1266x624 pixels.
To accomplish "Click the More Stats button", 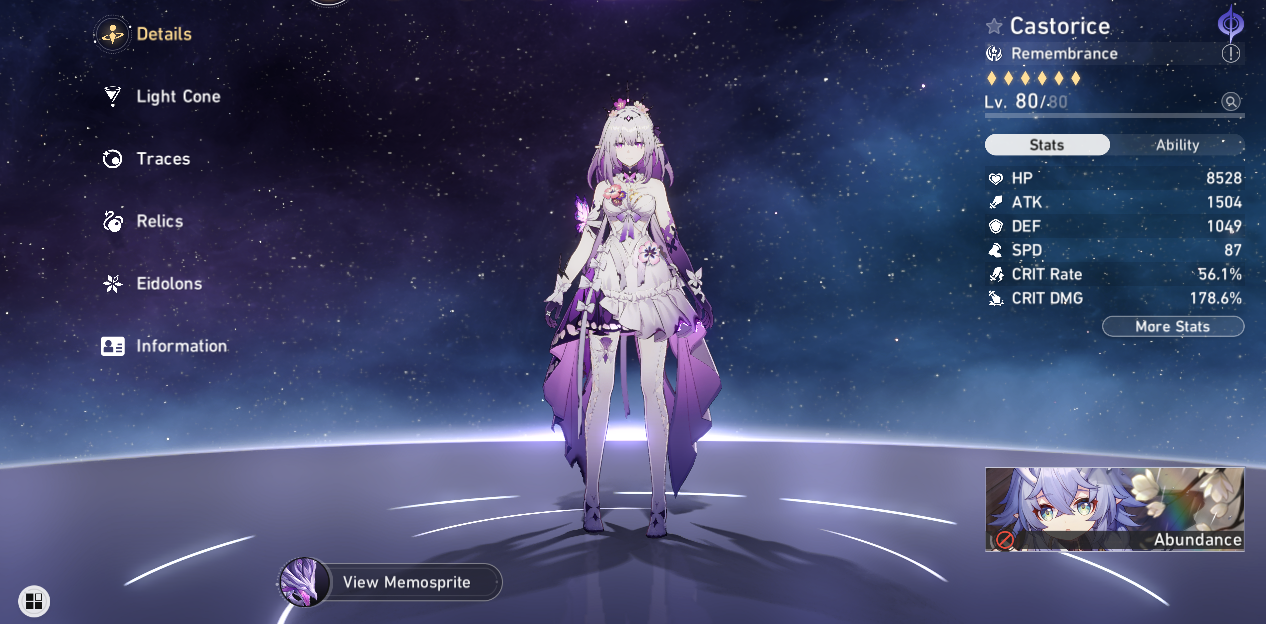I will coord(1172,327).
